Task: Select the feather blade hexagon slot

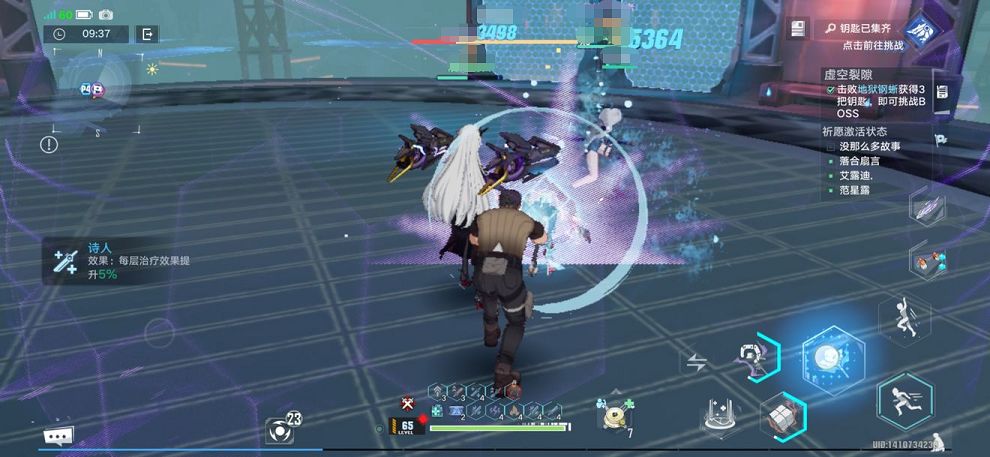Action: [x=926, y=209]
